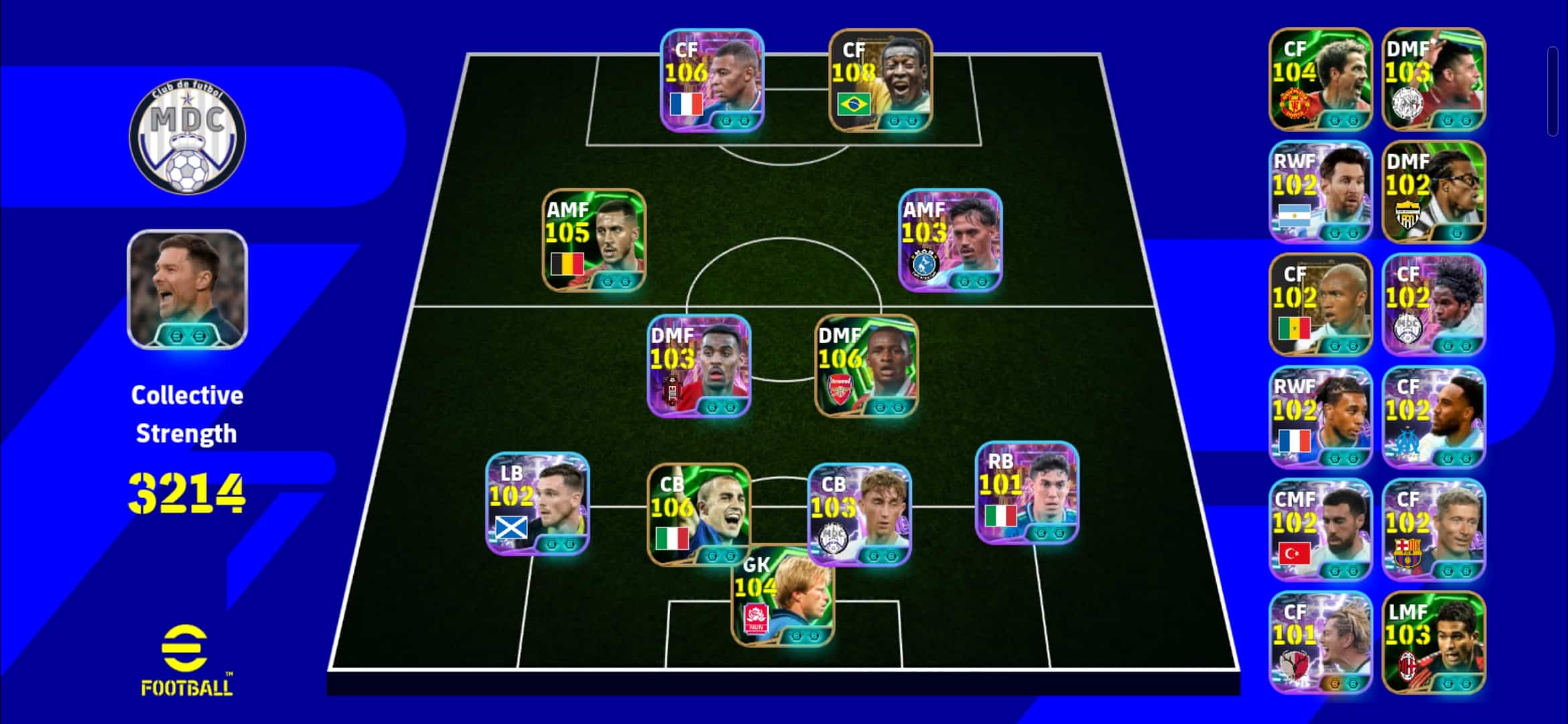The image size is (1568, 724).
Task: Select the RB 101 Italy defender card
Action: (1027, 493)
